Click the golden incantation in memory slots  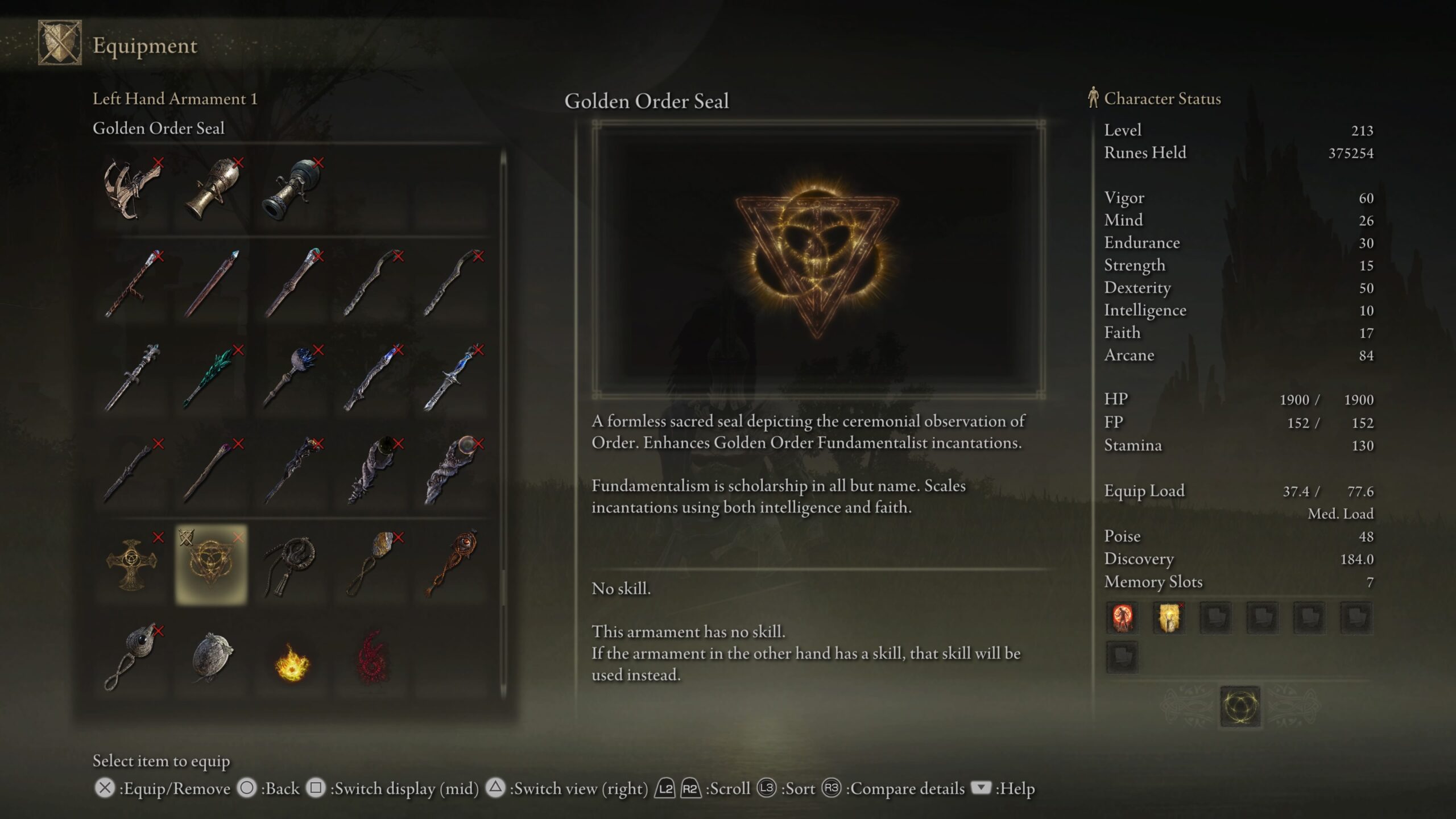pyautogui.click(x=1169, y=618)
